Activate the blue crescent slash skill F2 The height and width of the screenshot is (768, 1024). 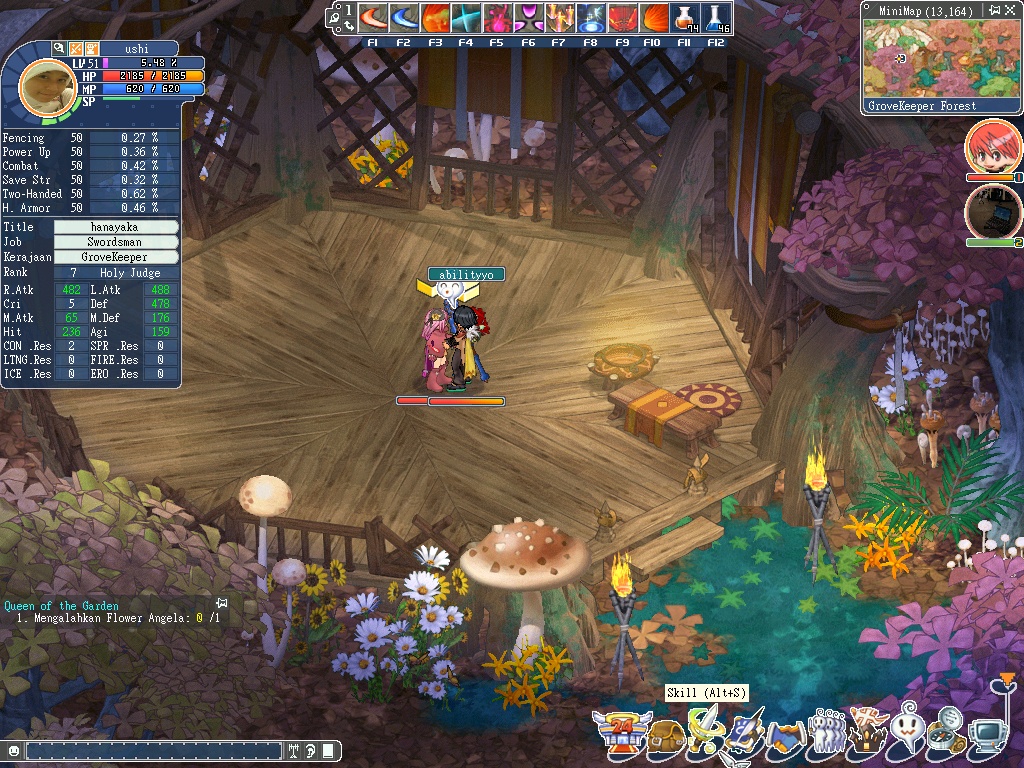[x=403, y=19]
